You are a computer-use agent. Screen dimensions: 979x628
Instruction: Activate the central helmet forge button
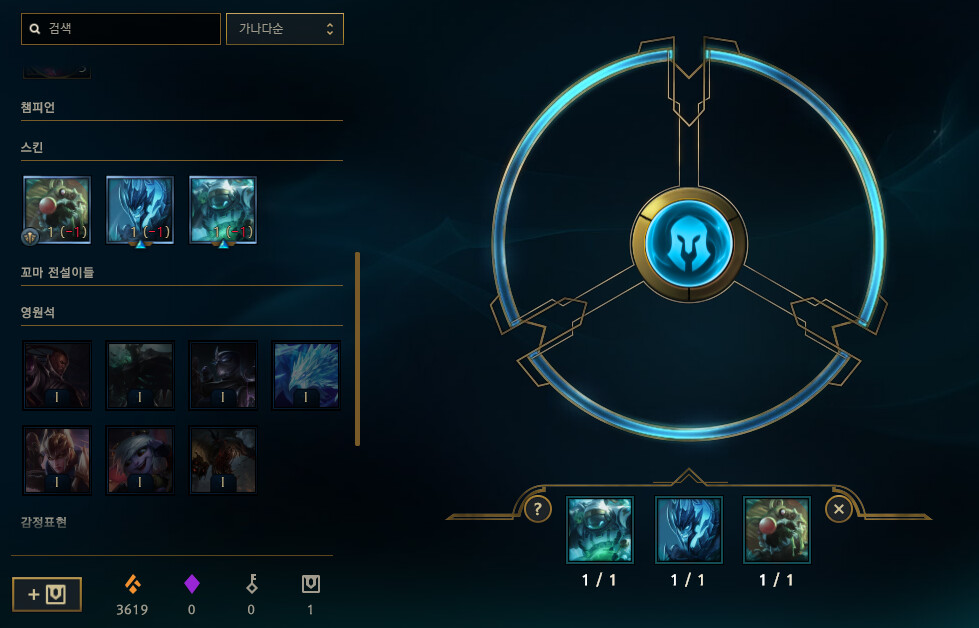tap(689, 244)
